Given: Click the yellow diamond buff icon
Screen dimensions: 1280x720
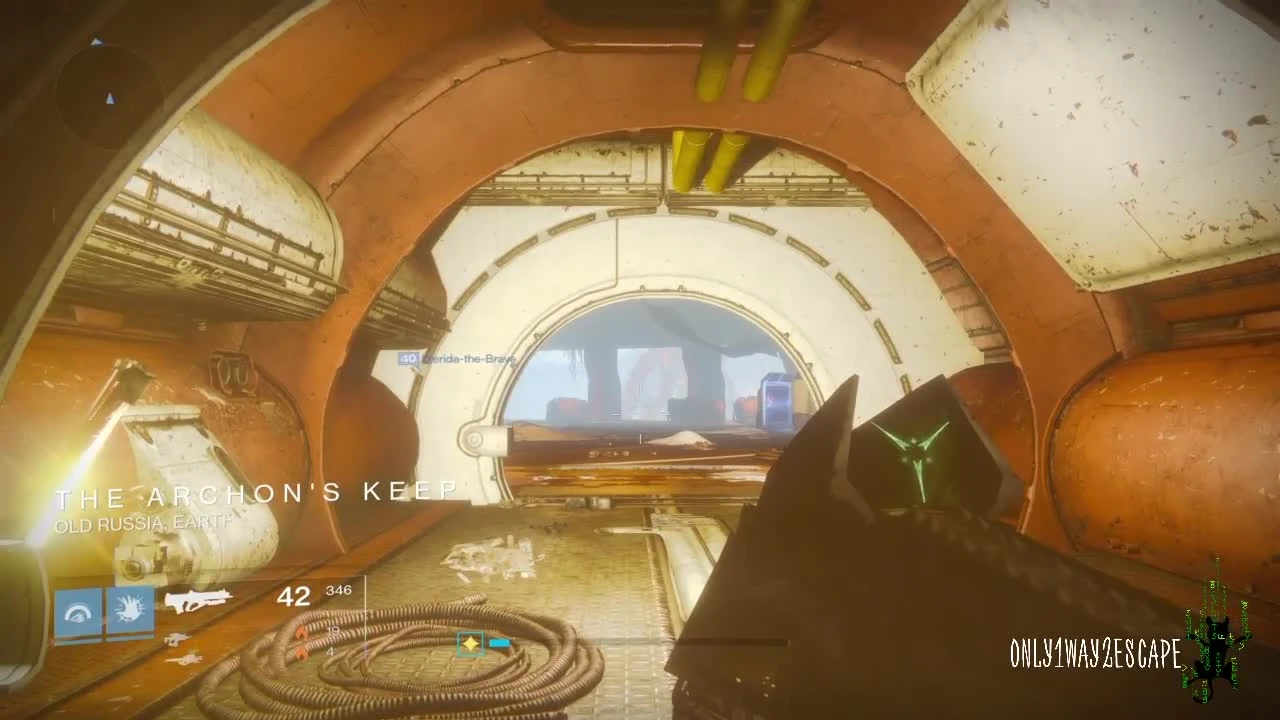Looking at the screenshot, I should pyautogui.click(x=469, y=644).
